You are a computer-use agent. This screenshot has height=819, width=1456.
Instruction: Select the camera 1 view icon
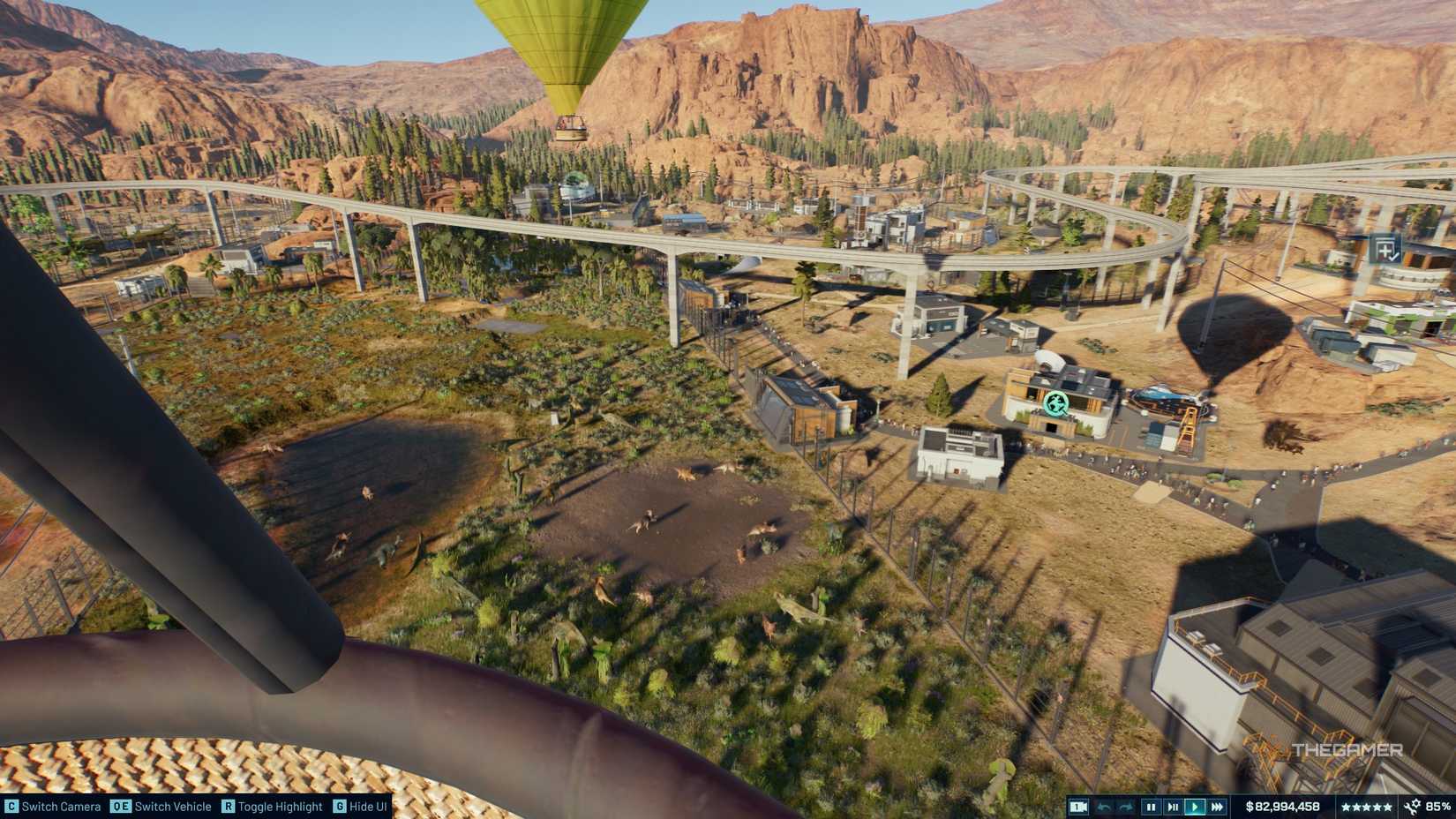click(1078, 806)
